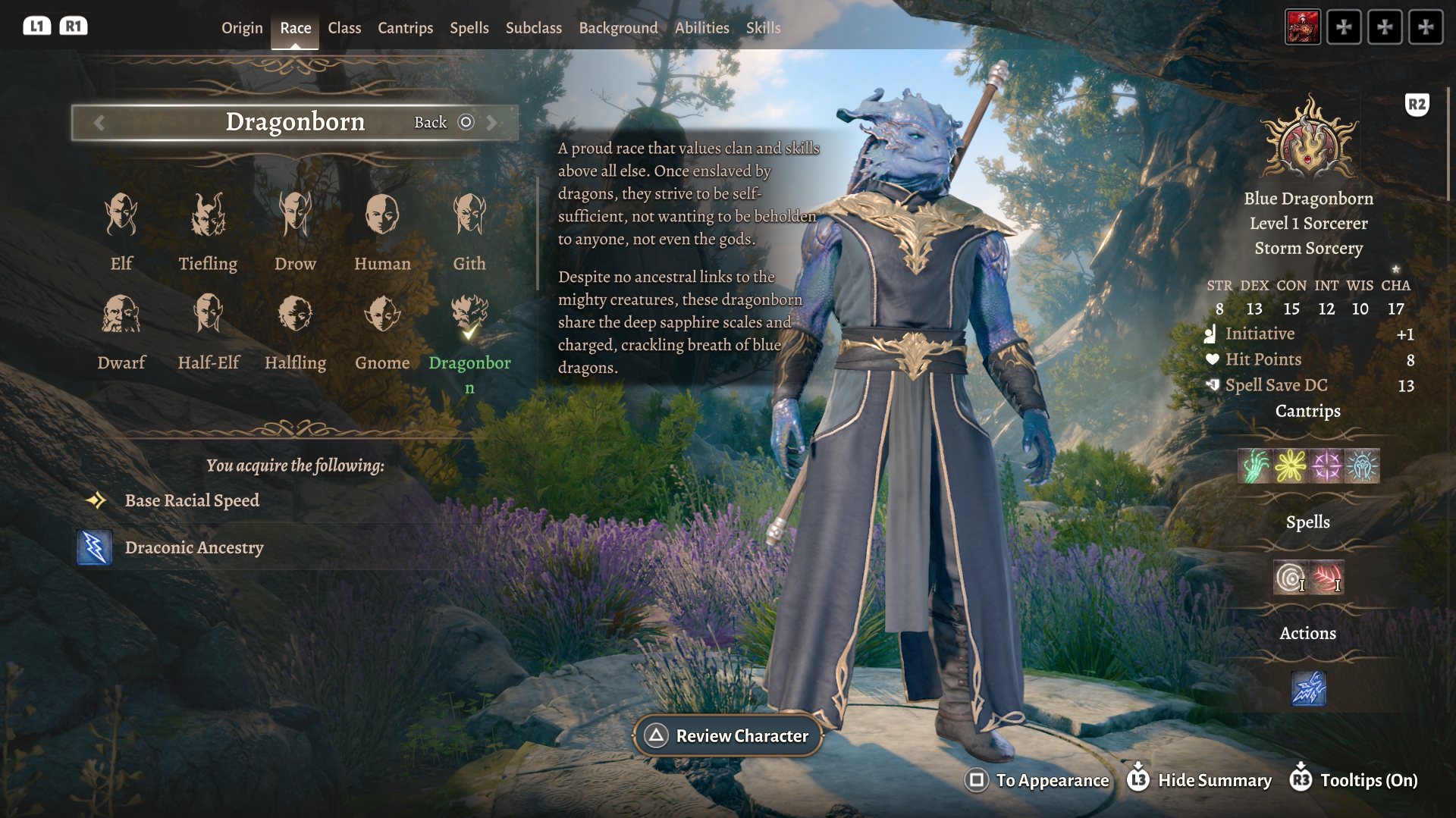Open the Class tab
This screenshot has width=1456, height=818.
pos(344,28)
